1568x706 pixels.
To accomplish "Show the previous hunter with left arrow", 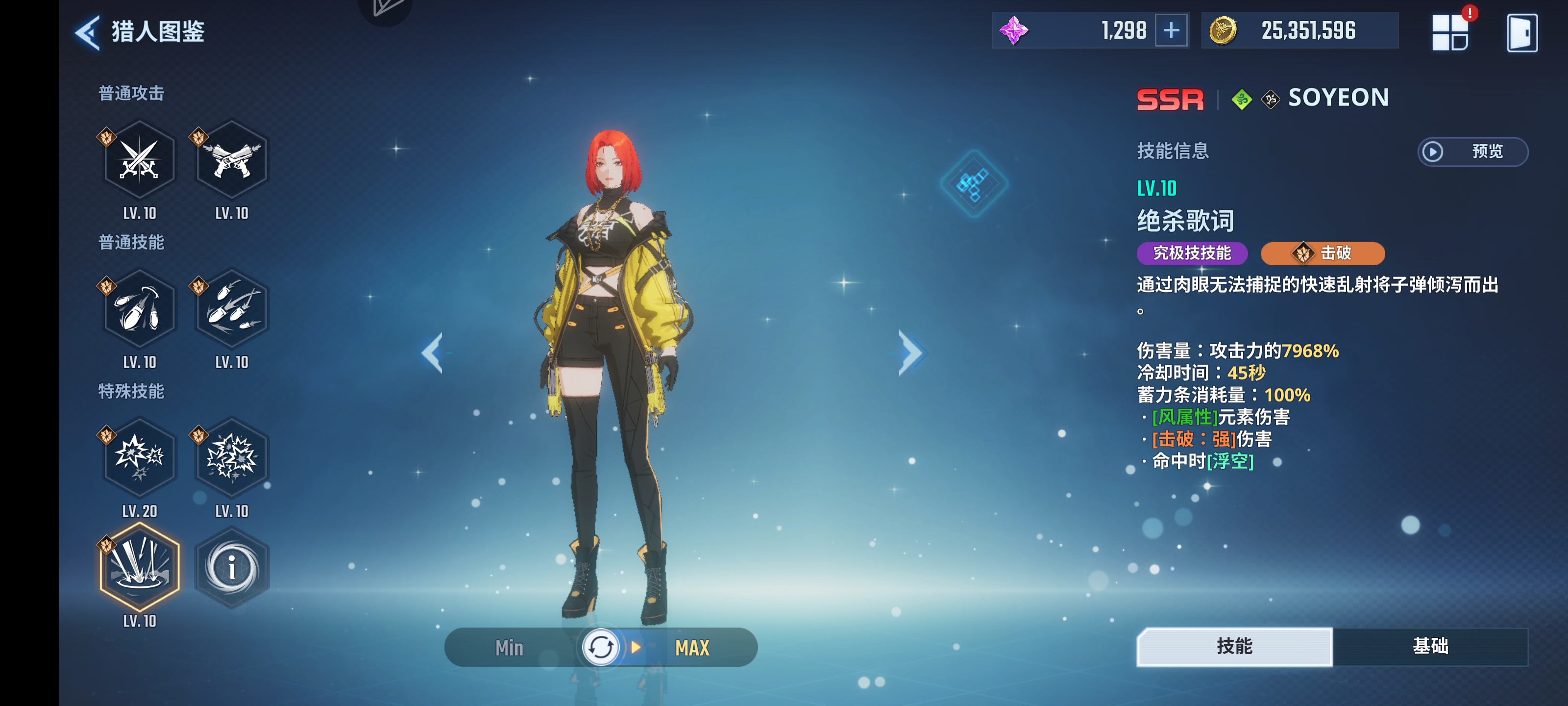I will [x=433, y=353].
